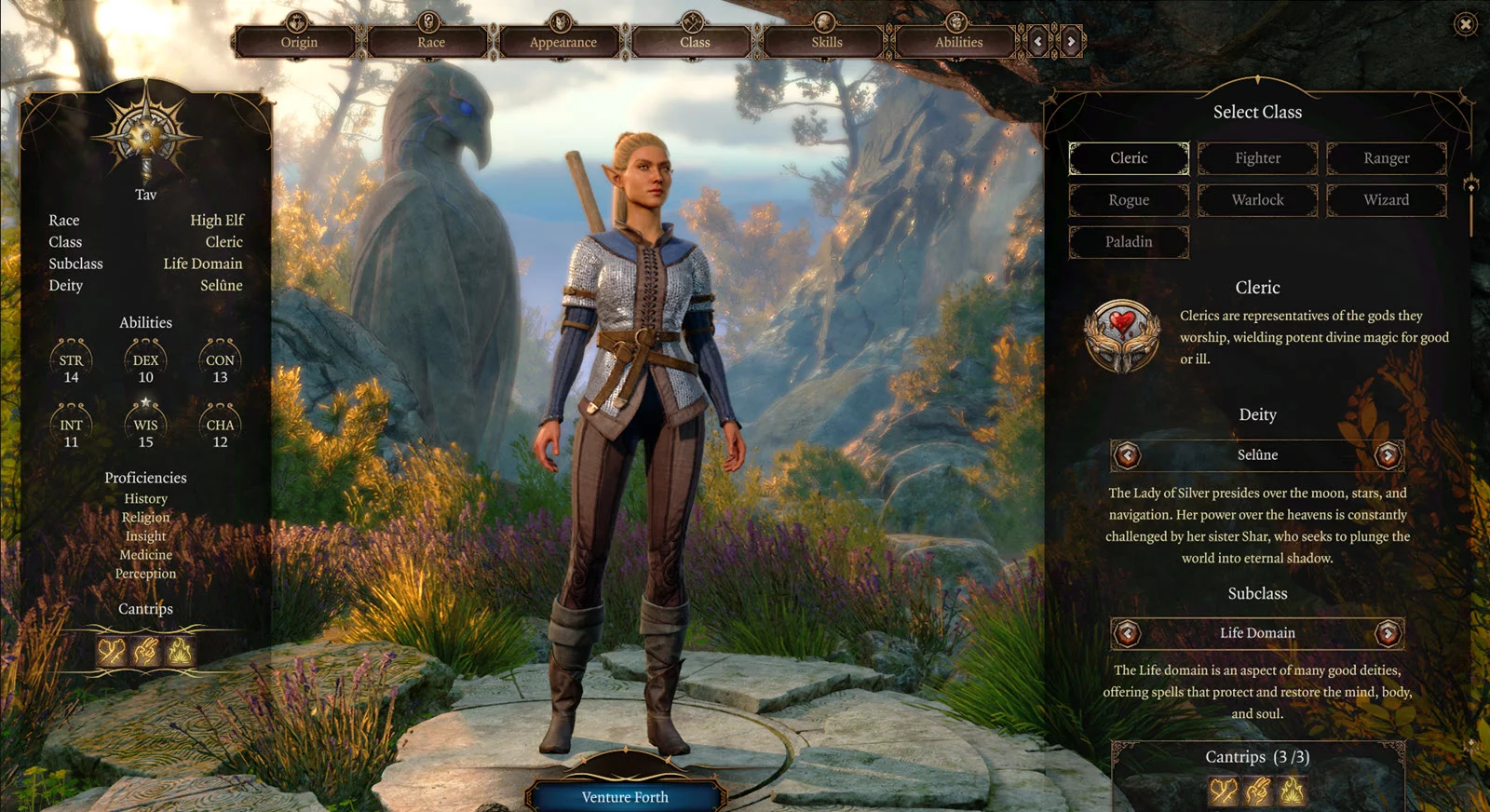The width and height of the screenshot is (1490, 812).
Task: Select the Skills tab
Action: click(x=826, y=42)
